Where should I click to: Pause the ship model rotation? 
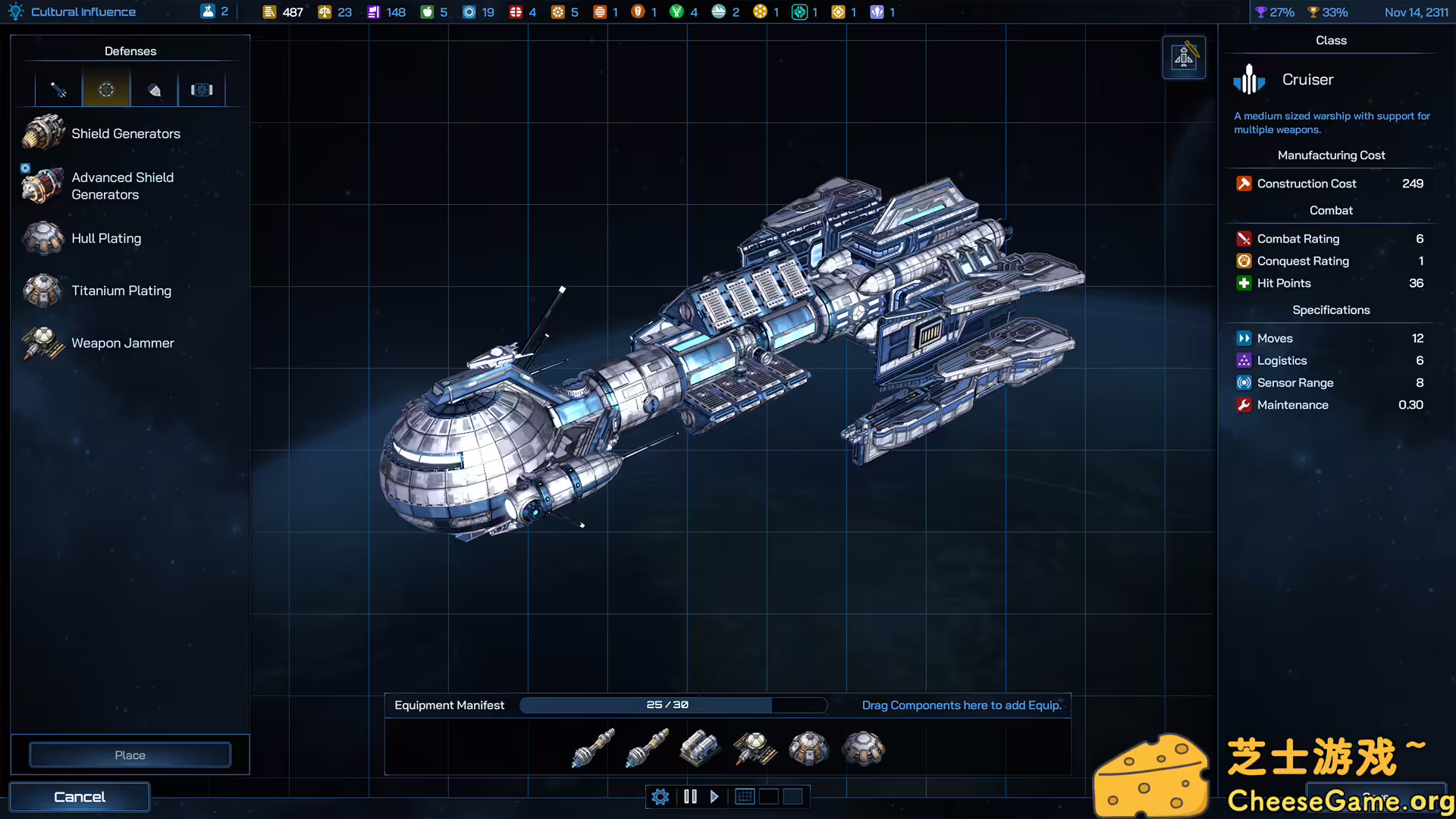pos(690,796)
